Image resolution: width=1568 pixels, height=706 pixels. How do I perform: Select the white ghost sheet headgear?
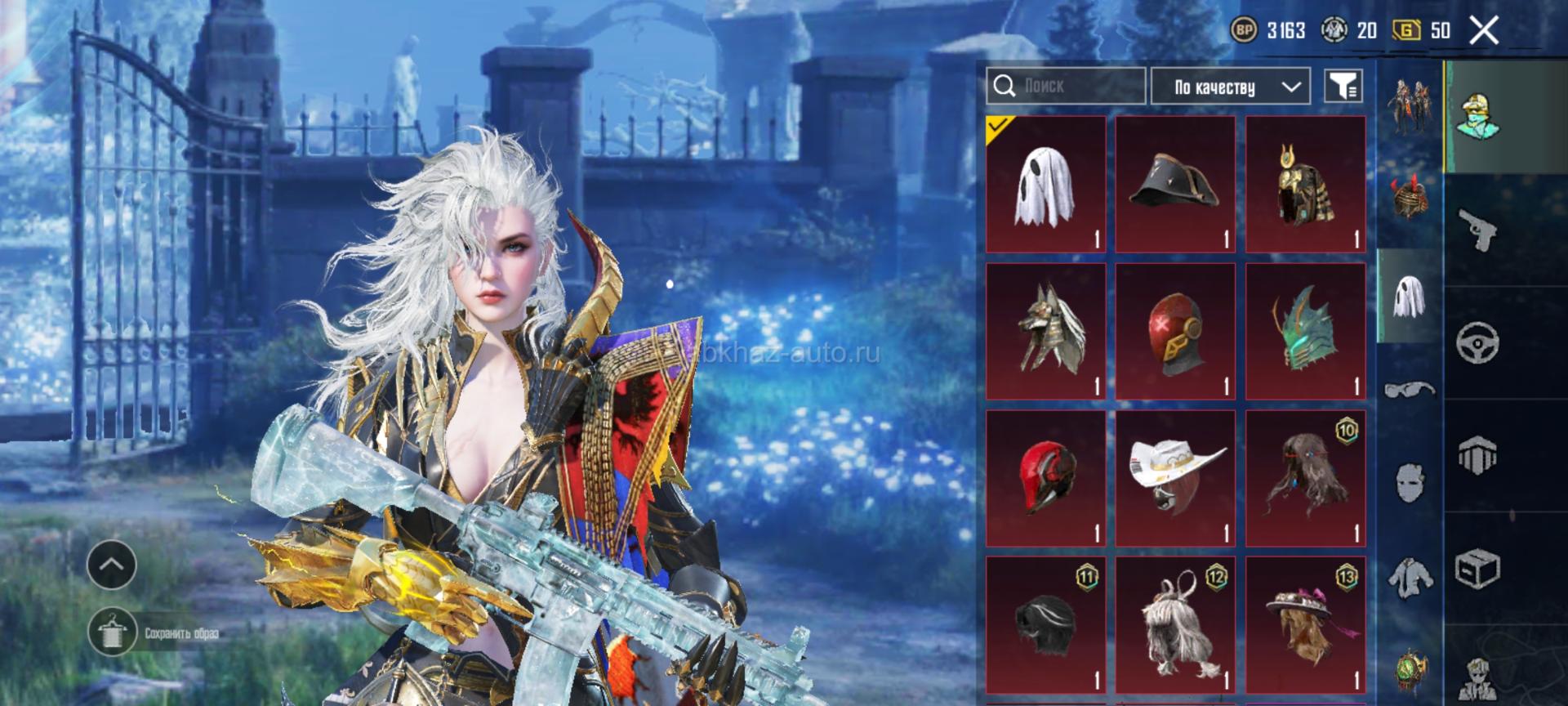(1045, 185)
